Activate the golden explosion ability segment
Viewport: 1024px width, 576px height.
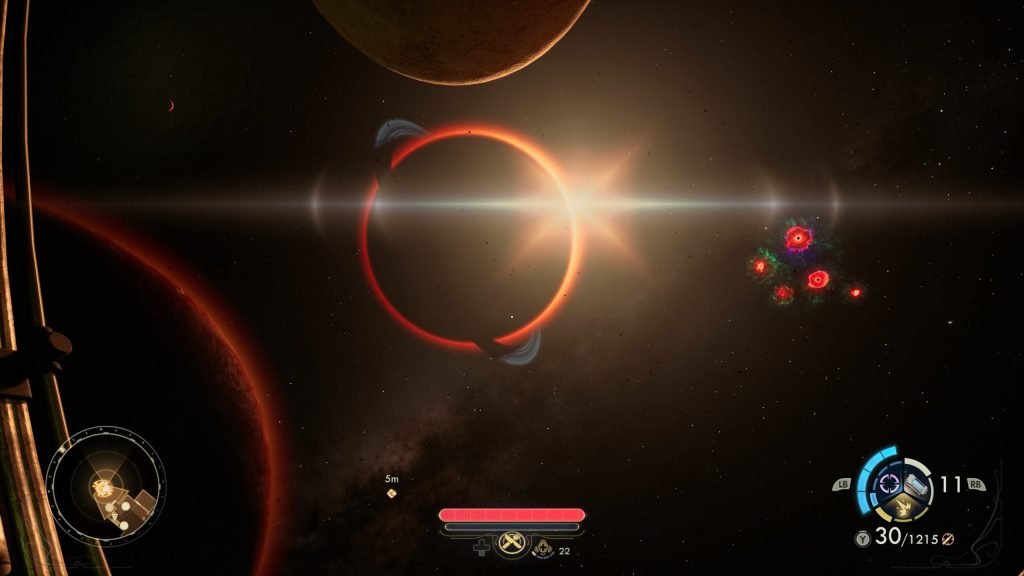902,508
